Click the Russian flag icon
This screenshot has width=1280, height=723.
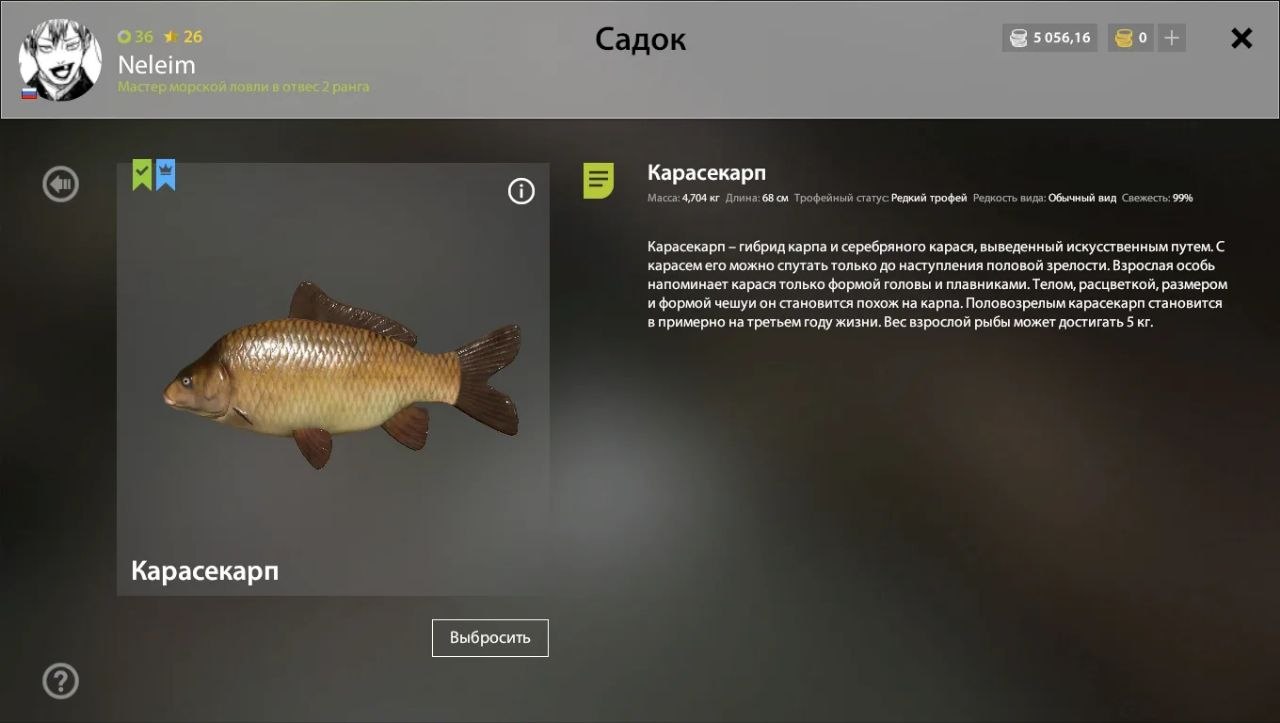tap(29, 93)
